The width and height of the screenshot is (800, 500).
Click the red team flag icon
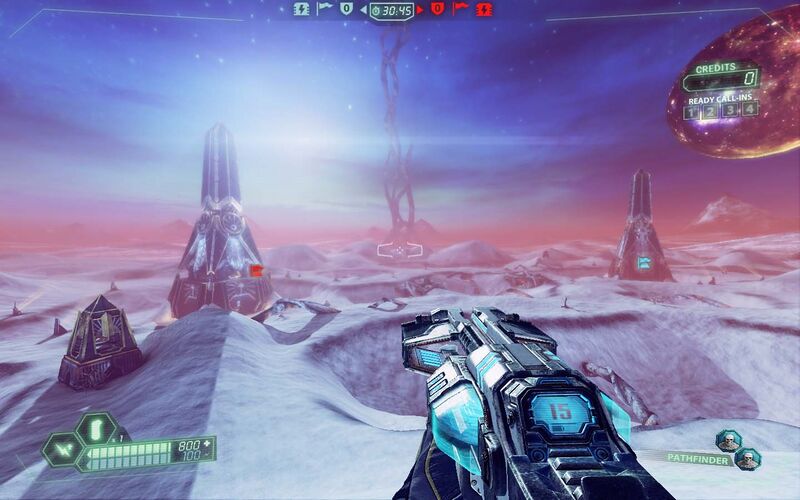click(460, 9)
